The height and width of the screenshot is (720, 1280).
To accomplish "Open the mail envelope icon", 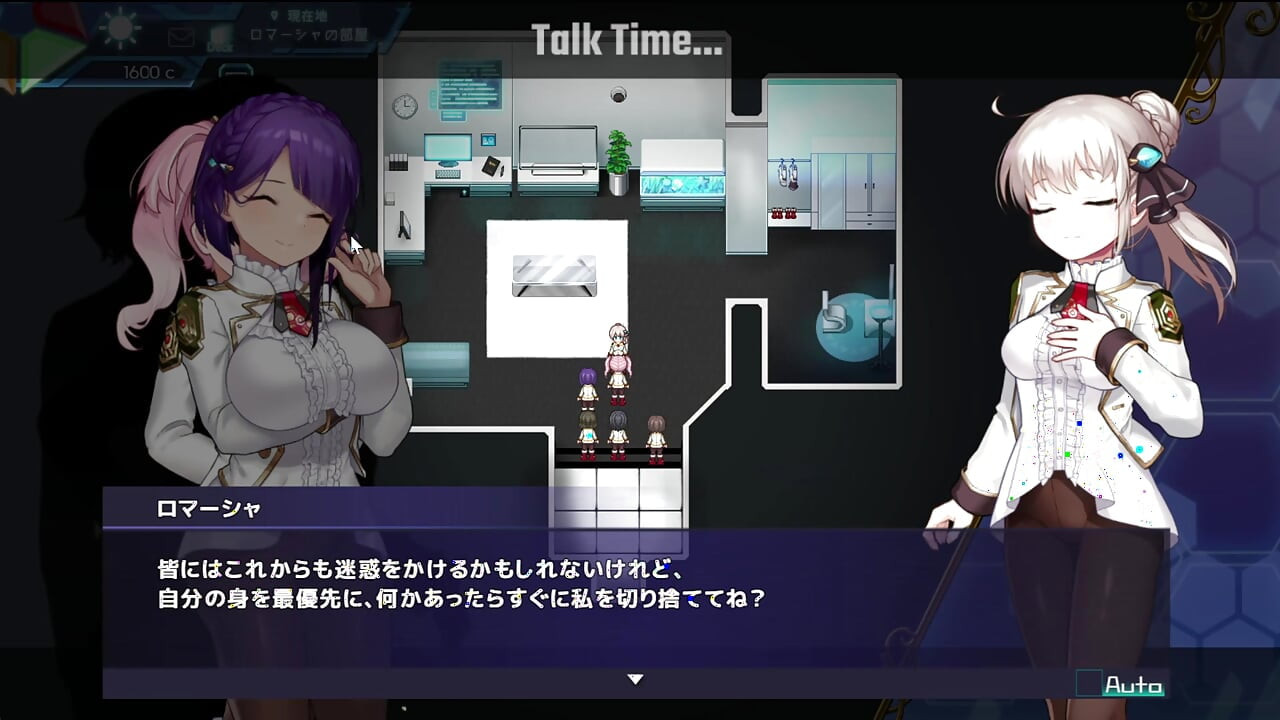I will coord(180,36).
